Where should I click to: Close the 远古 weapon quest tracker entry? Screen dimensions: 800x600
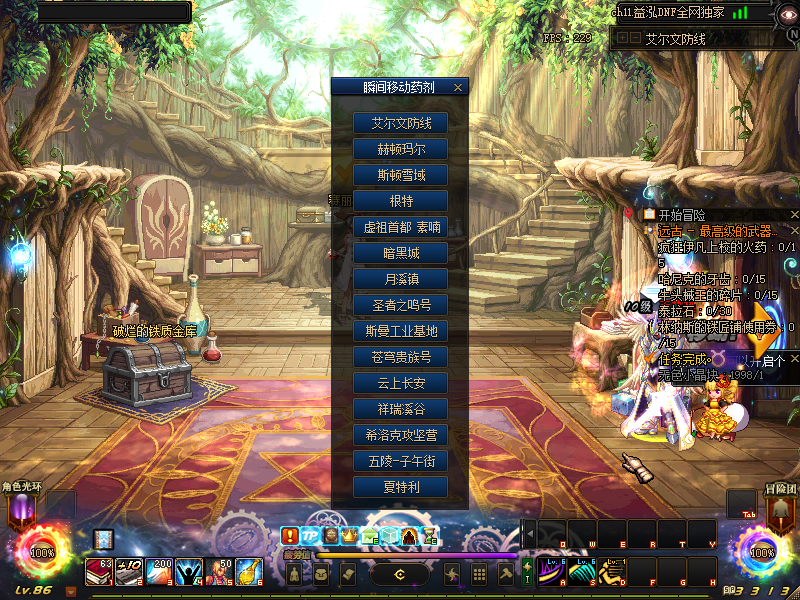click(x=794, y=231)
